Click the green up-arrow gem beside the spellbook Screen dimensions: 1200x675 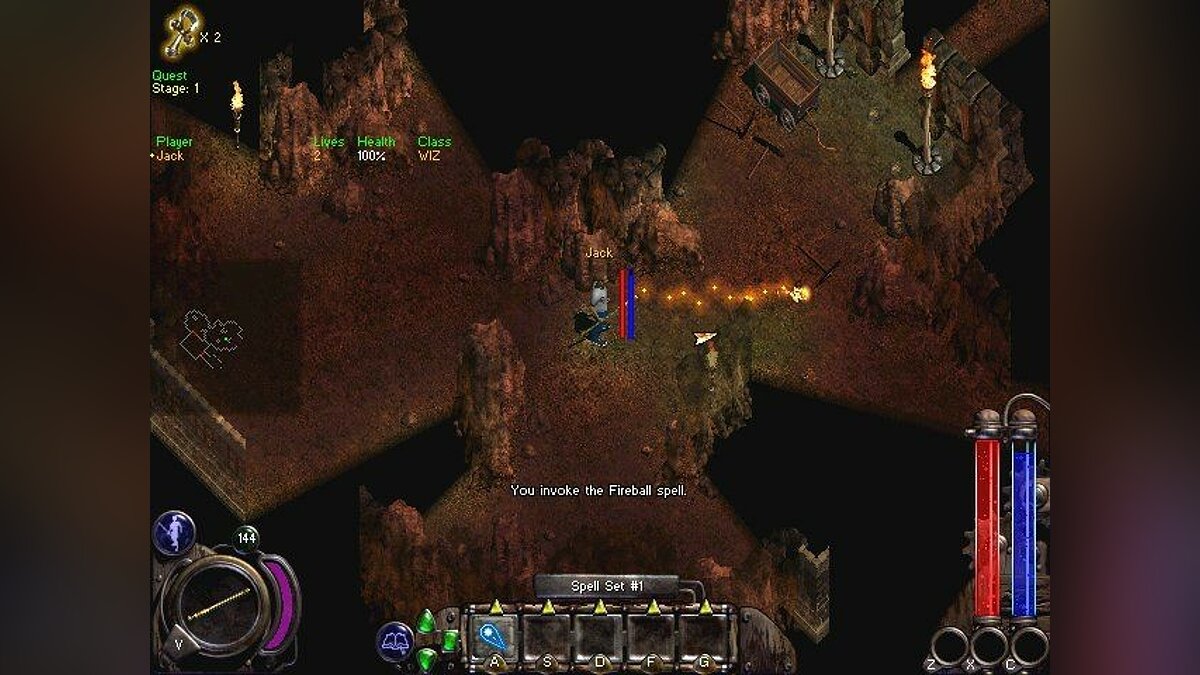click(x=427, y=621)
